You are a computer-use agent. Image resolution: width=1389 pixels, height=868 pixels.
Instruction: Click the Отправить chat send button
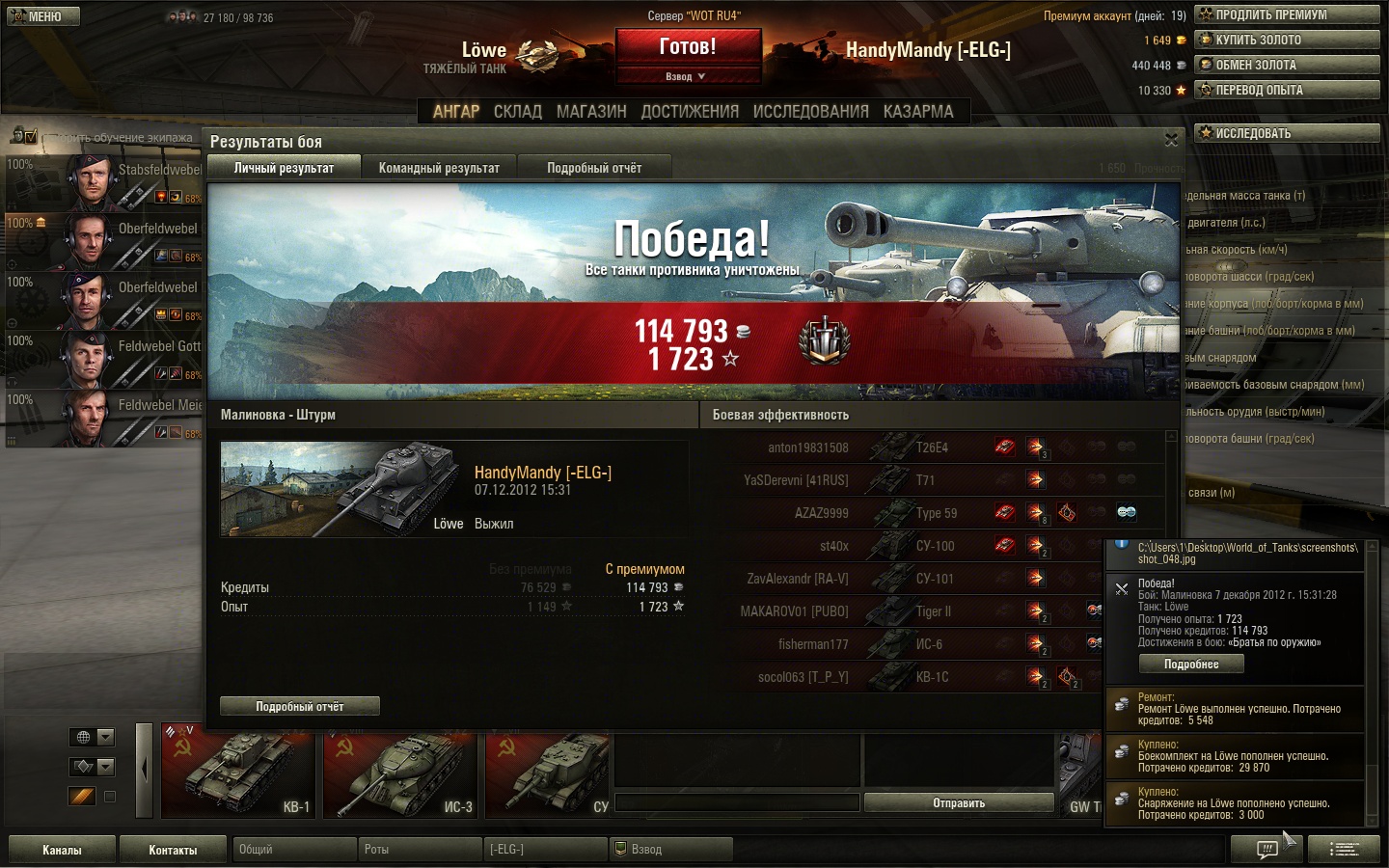tap(959, 802)
